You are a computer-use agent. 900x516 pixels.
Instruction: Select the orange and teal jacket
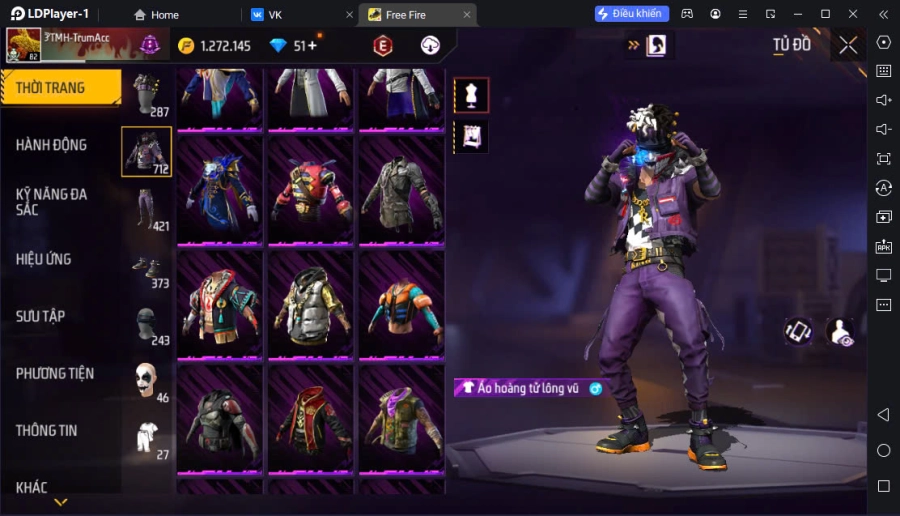click(401, 304)
